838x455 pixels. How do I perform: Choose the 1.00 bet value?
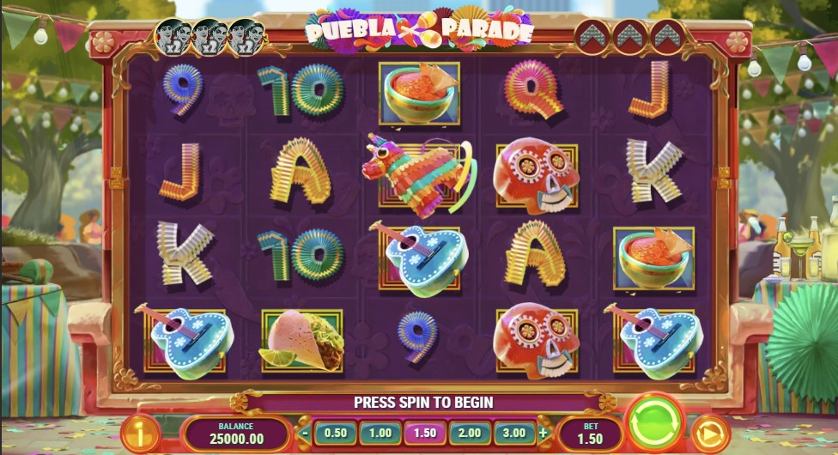point(380,433)
